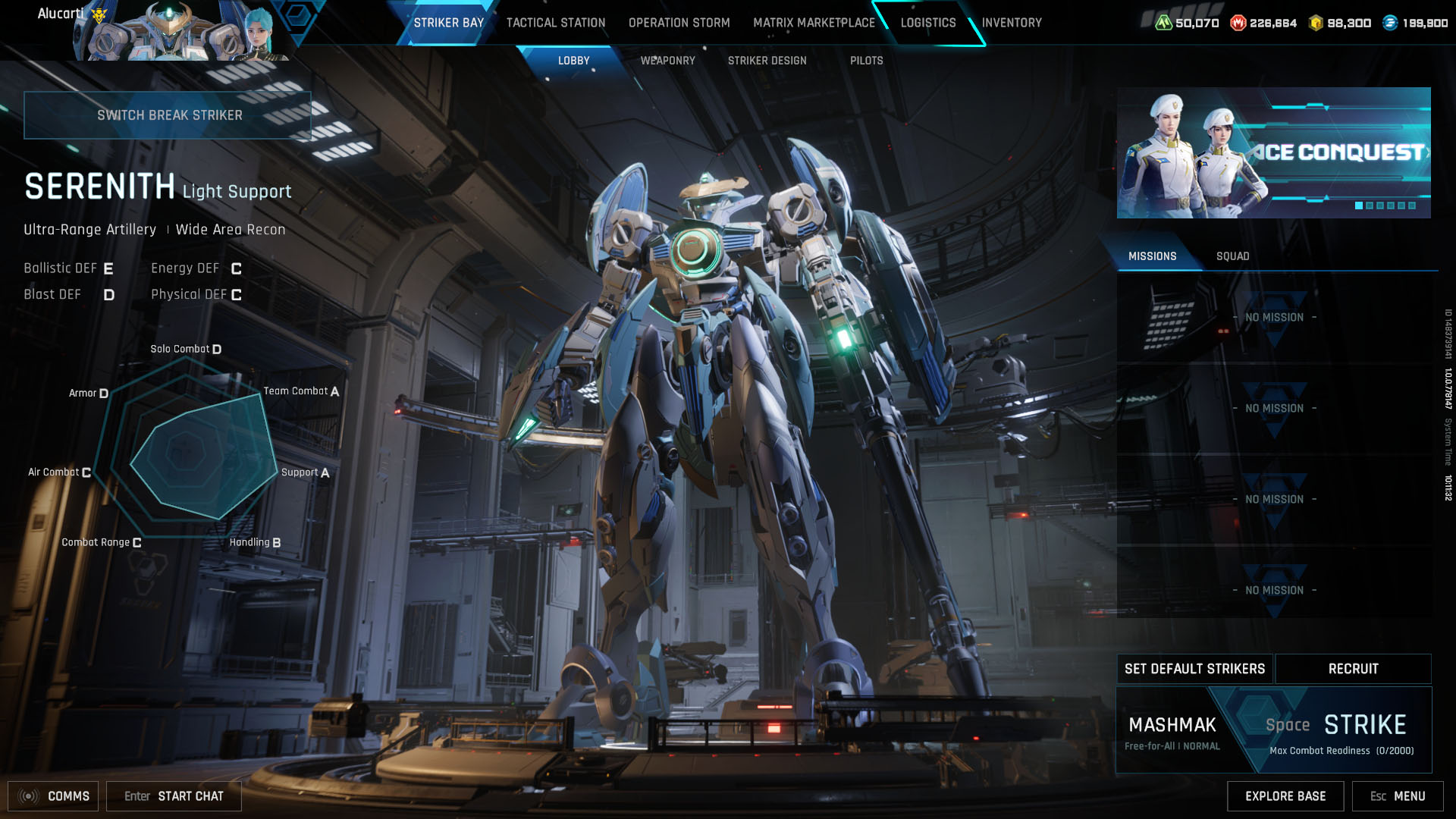Open STRIKER DESIGN from the submenu
1456x819 pixels.
[x=767, y=61]
